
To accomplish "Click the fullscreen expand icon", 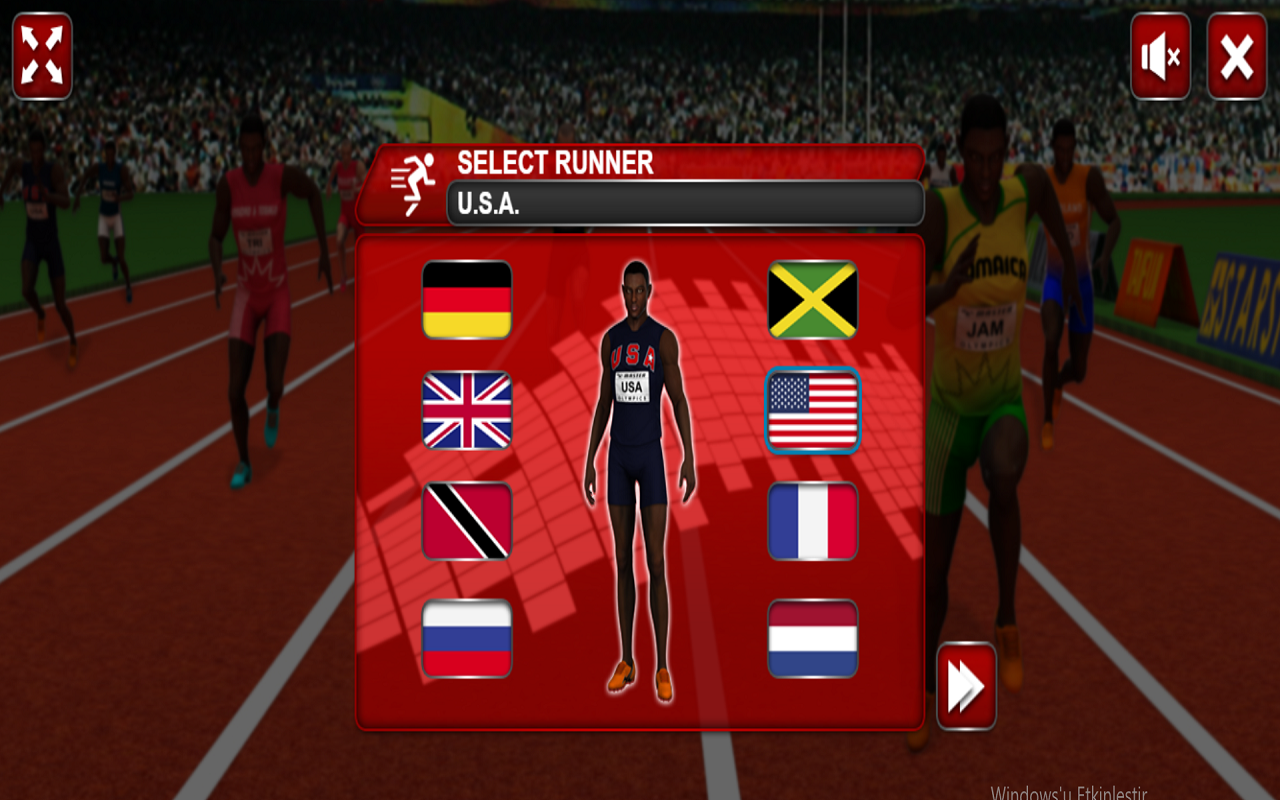I will click(42, 55).
